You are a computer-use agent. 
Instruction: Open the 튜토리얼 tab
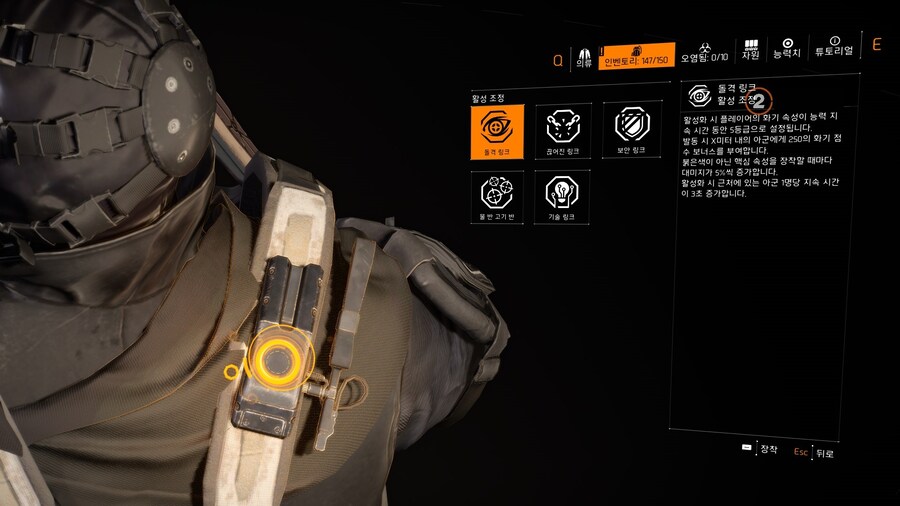coord(833,52)
